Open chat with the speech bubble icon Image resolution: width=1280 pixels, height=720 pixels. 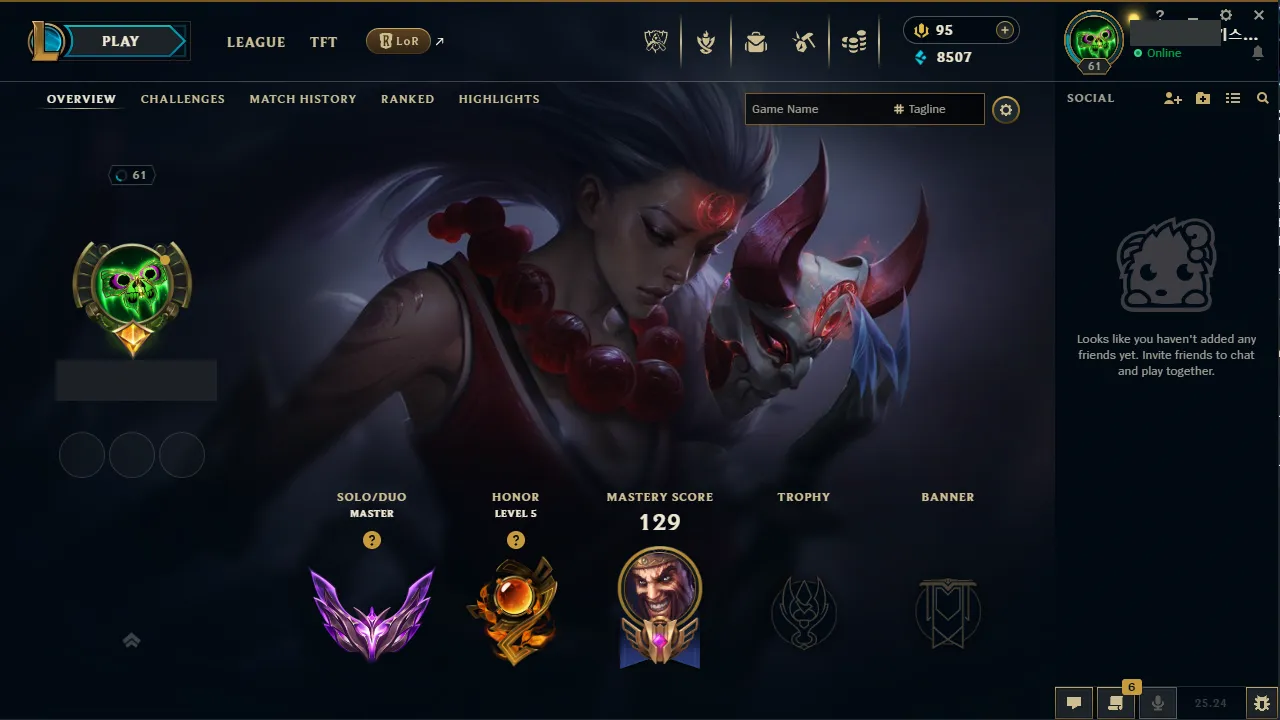coord(1073,703)
